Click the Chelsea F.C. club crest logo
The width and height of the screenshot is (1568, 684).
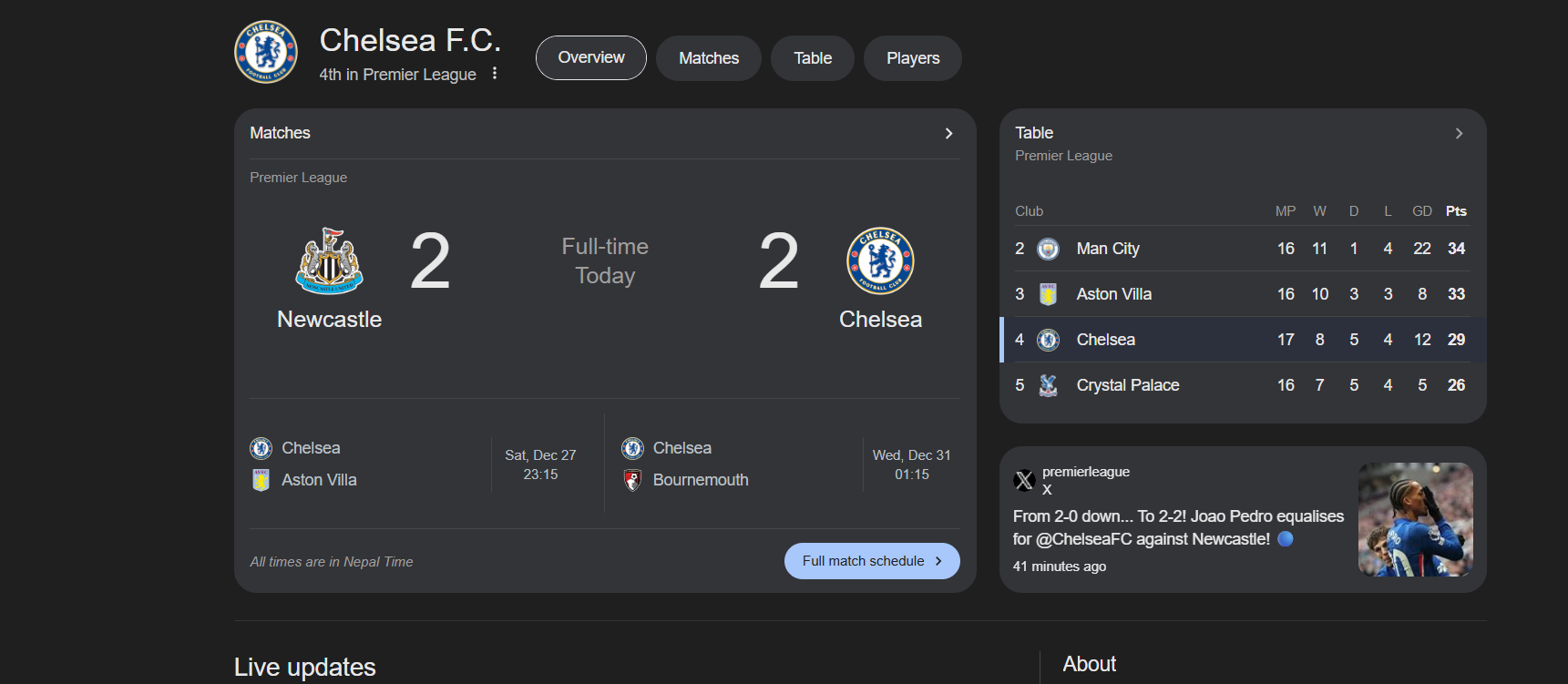pyautogui.click(x=266, y=52)
